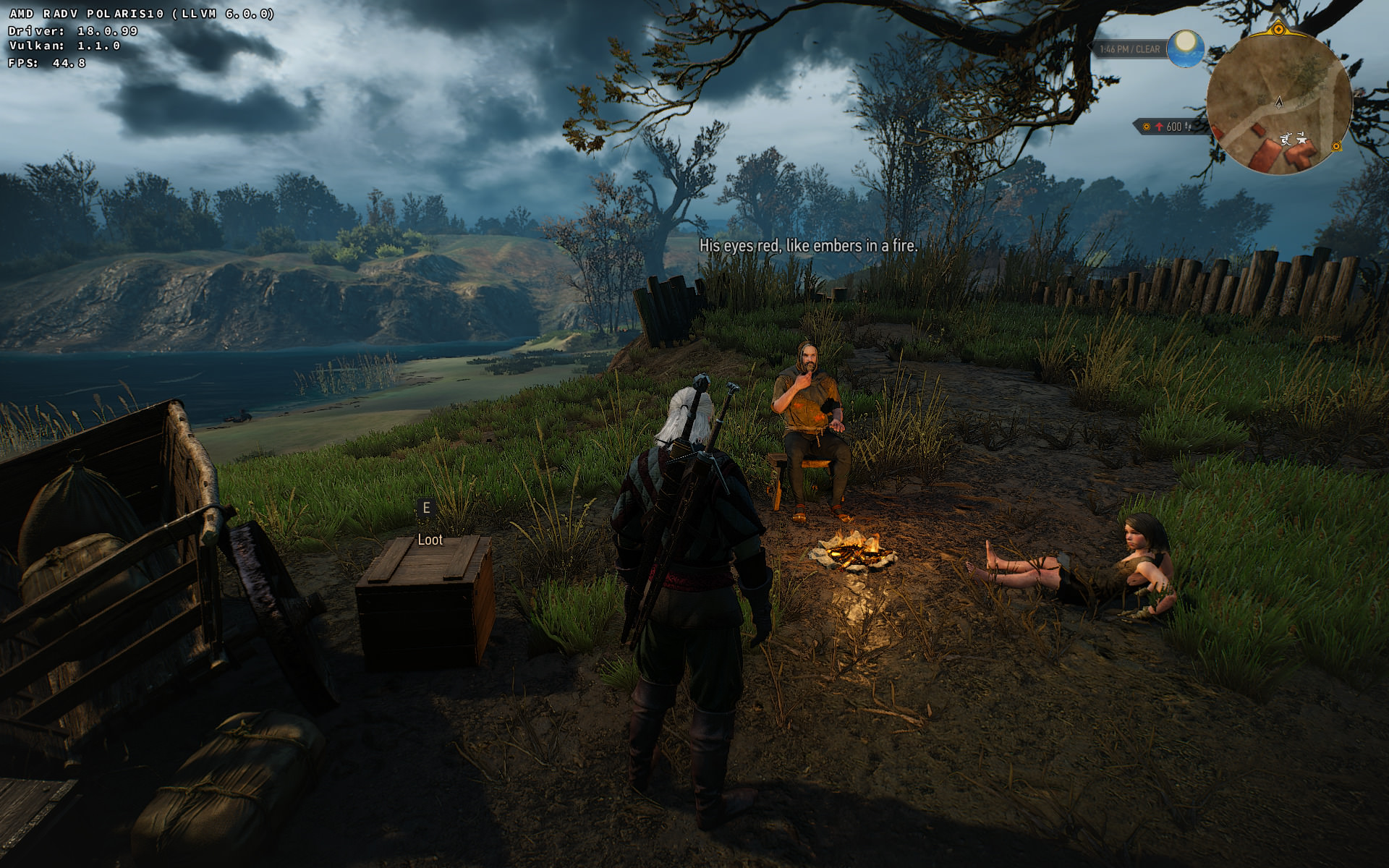This screenshot has width=1389, height=868.
Task: Click the yellow quest pointer crowning the minimap
Action: point(1278,30)
